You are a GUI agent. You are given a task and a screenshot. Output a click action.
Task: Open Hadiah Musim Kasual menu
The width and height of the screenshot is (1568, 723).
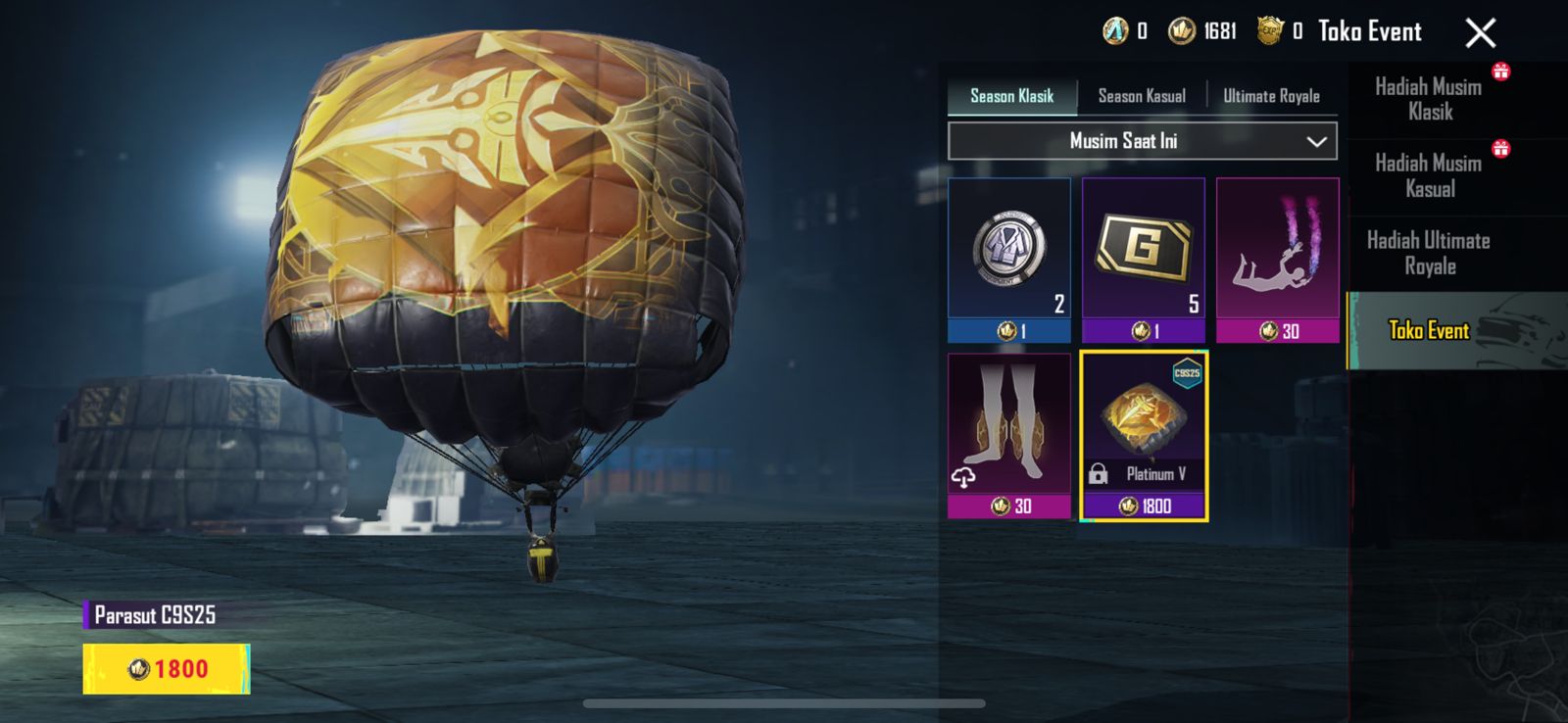click(1430, 176)
